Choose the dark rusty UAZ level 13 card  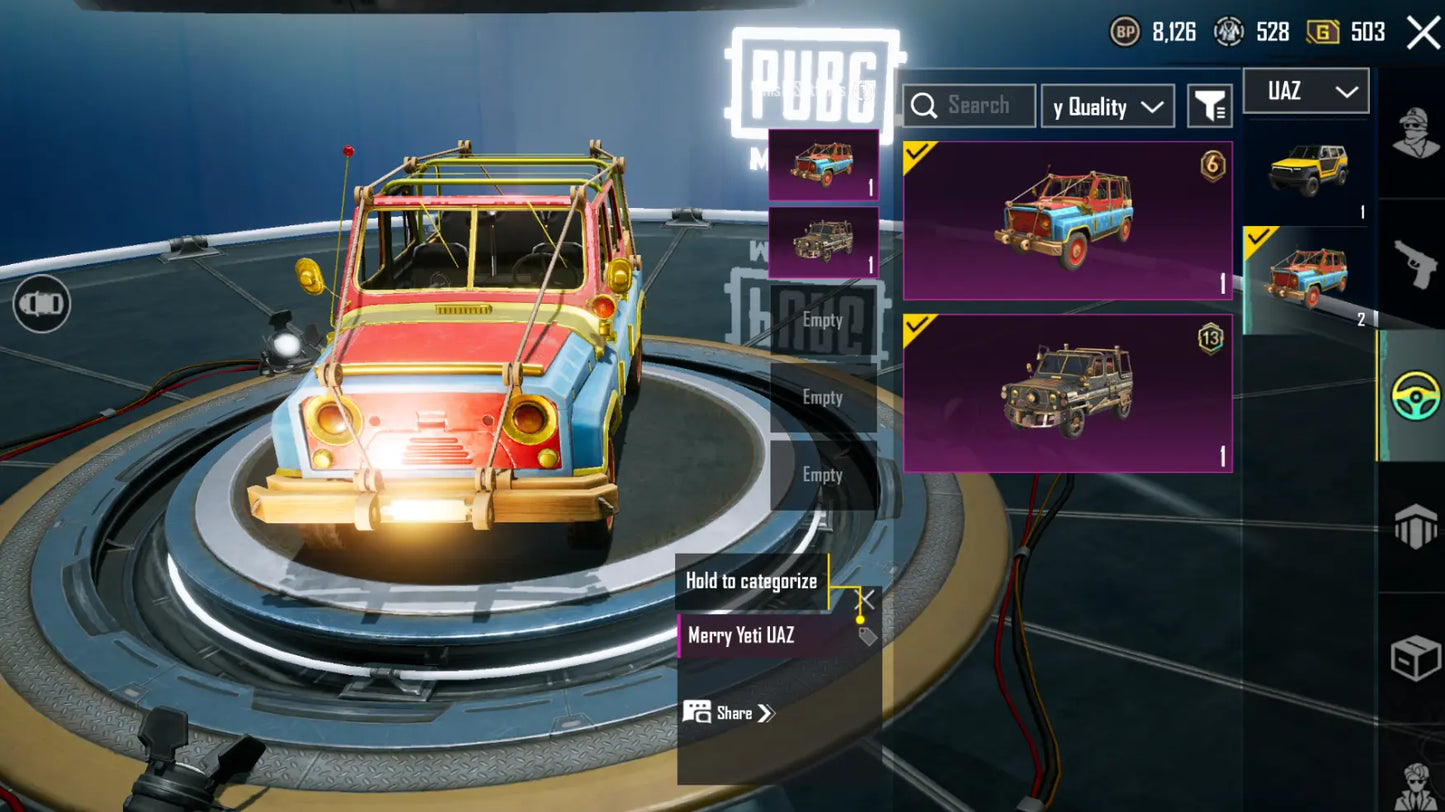click(x=1067, y=393)
